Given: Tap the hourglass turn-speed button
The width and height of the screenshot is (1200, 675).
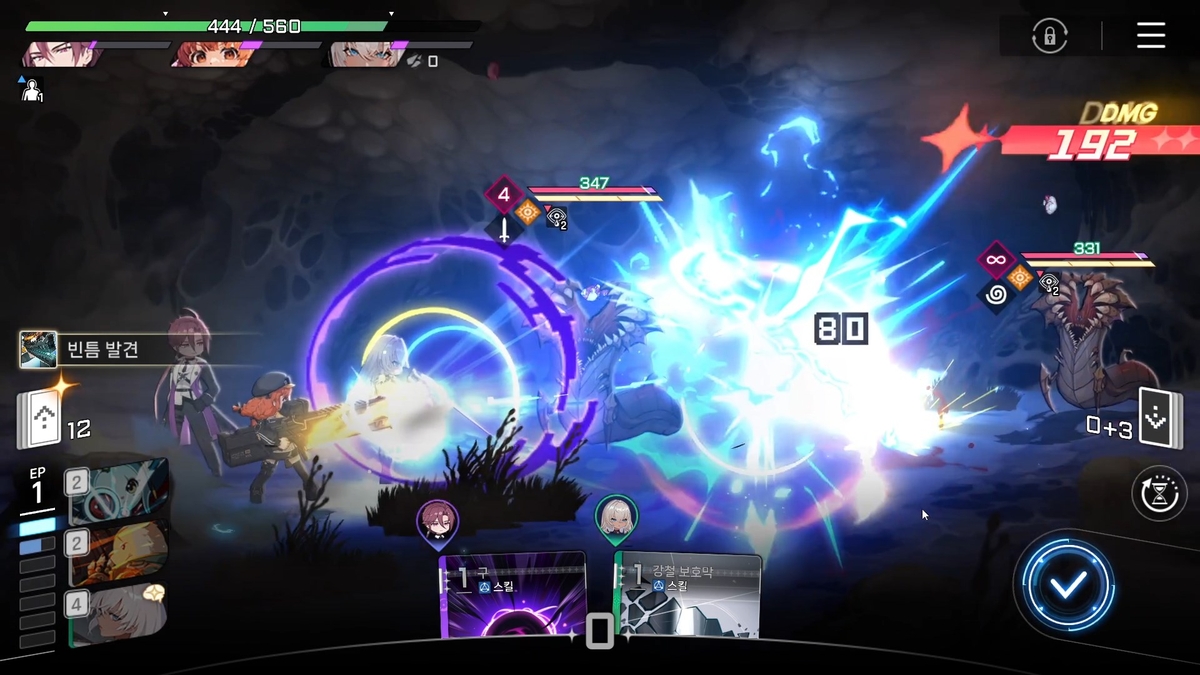Looking at the screenshot, I should 1158,493.
